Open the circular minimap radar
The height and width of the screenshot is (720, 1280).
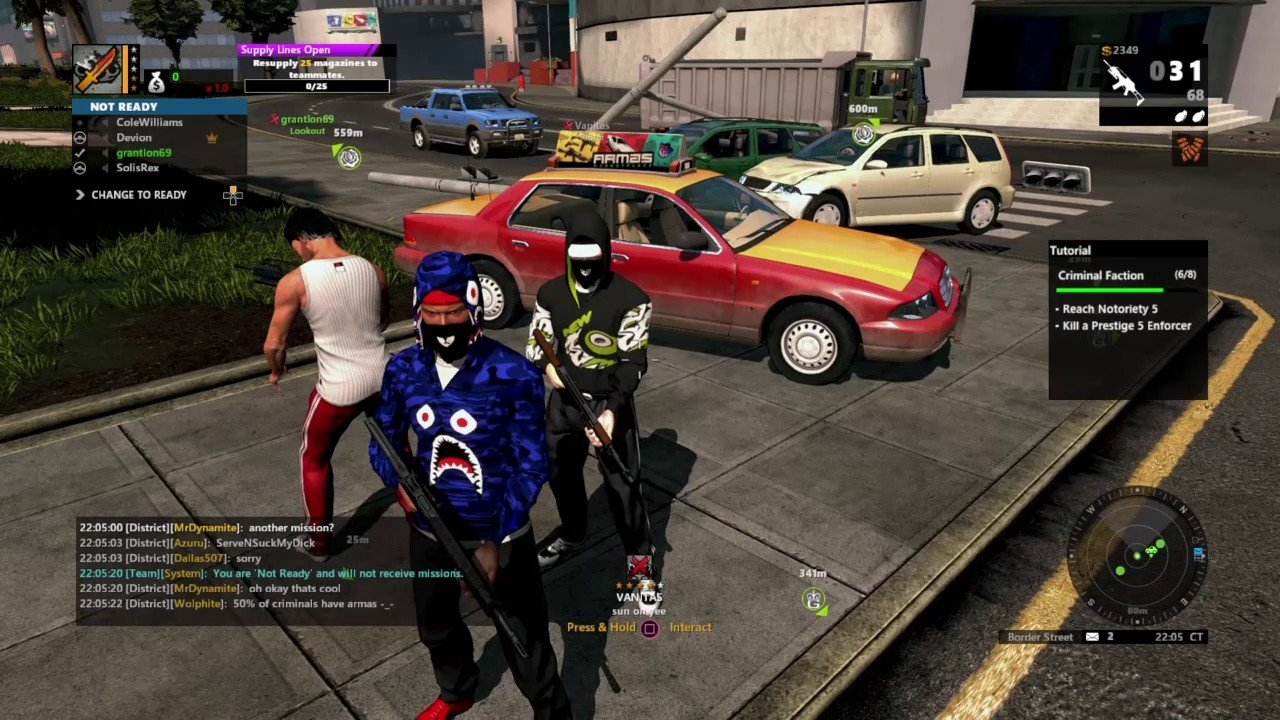(x=1135, y=556)
